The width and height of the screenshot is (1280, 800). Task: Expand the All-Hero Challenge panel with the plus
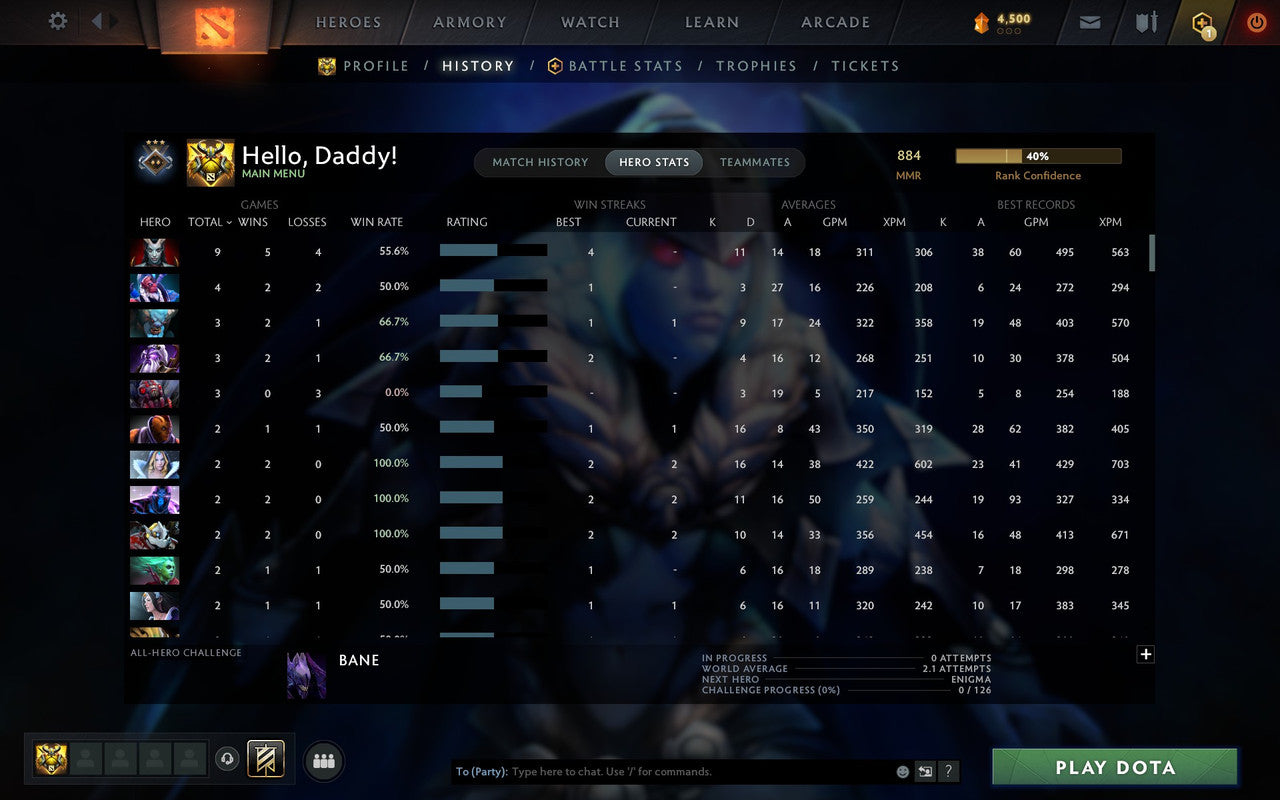point(1146,654)
